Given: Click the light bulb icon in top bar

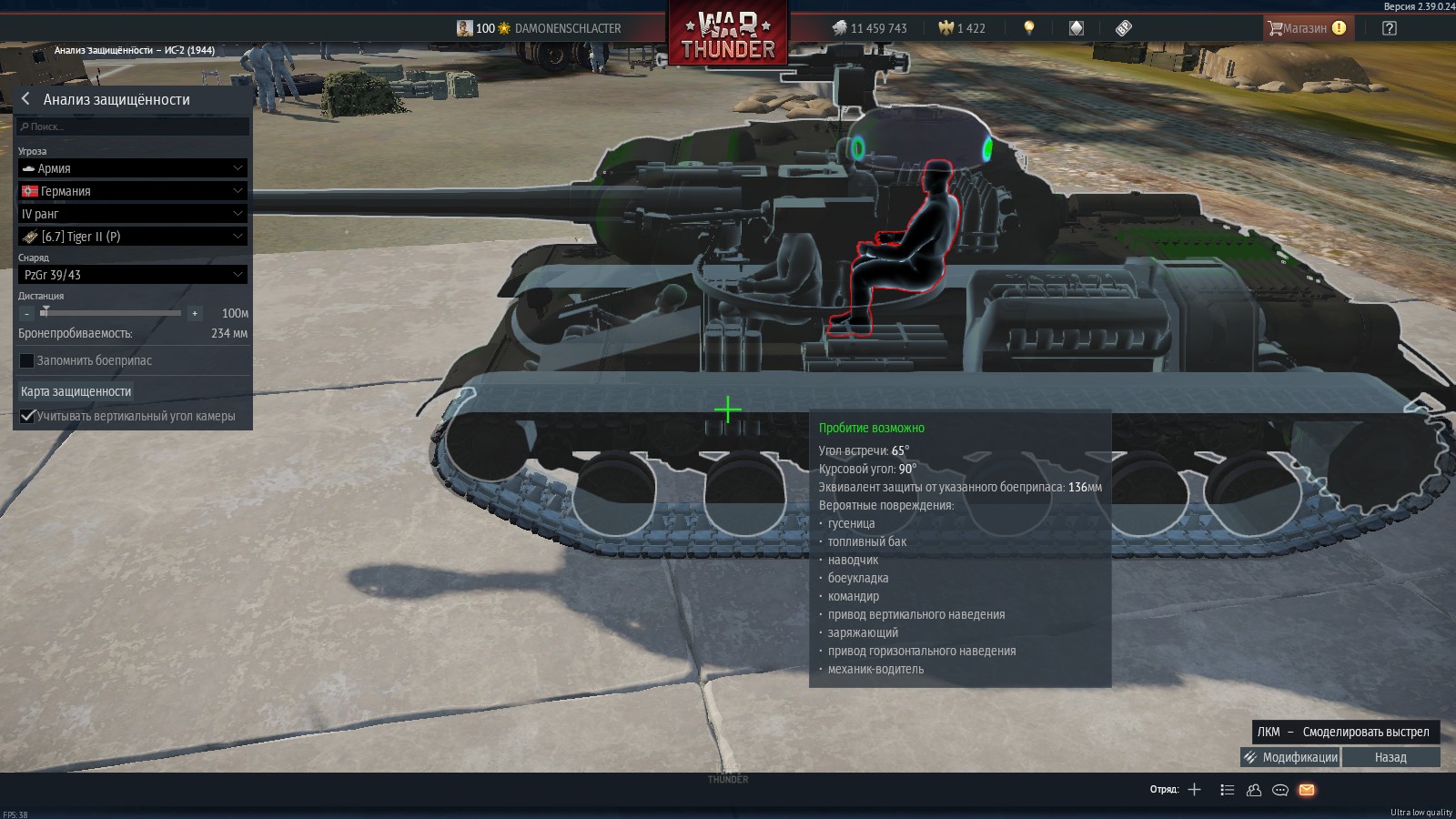Looking at the screenshot, I should 1029,28.
